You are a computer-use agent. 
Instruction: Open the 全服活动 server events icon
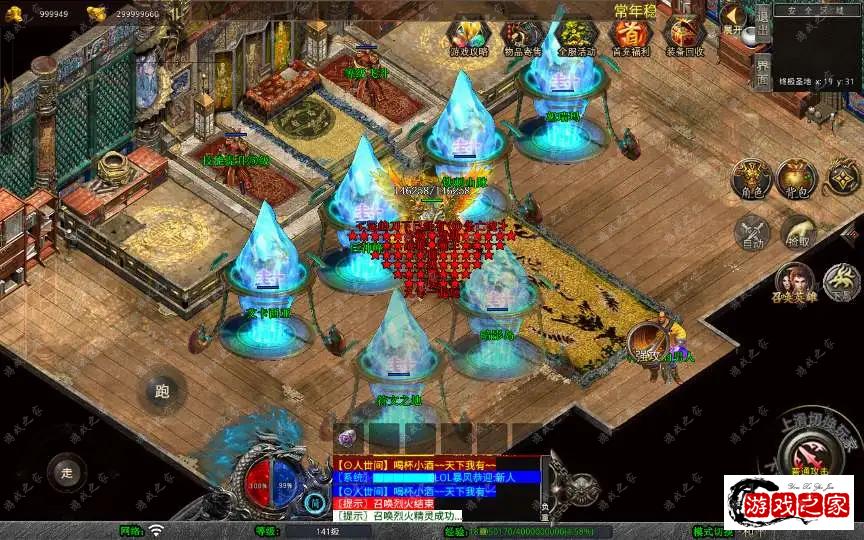pos(575,37)
